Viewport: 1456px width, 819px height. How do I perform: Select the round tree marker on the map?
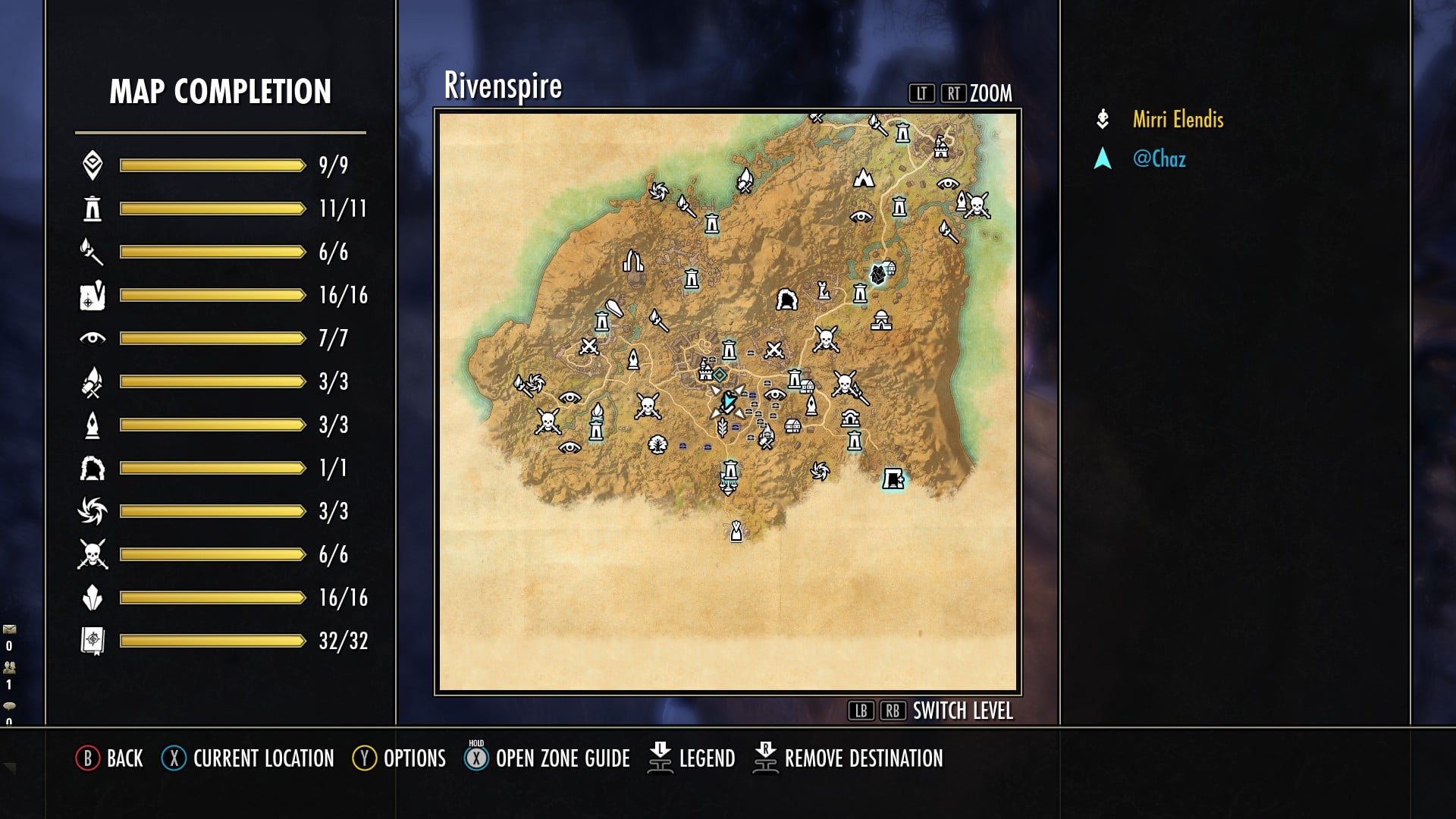(657, 444)
